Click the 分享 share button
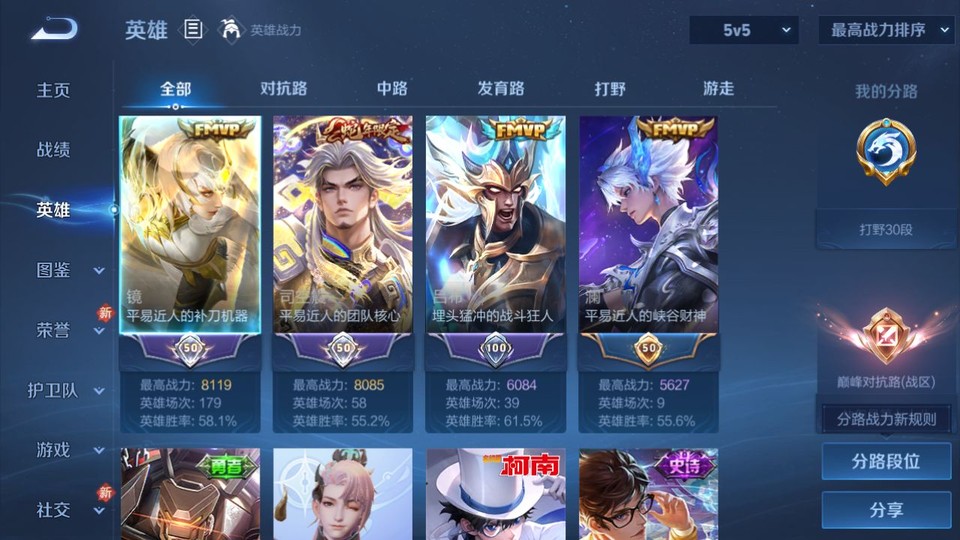 (886, 510)
